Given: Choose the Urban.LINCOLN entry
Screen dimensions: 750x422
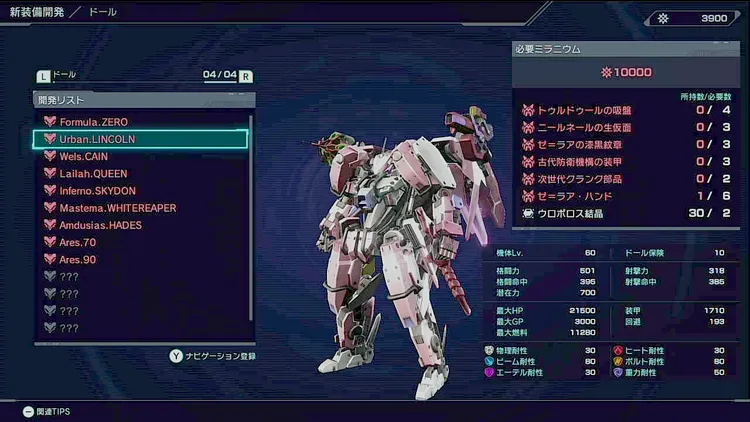Looking at the screenshot, I should [x=97, y=139].
